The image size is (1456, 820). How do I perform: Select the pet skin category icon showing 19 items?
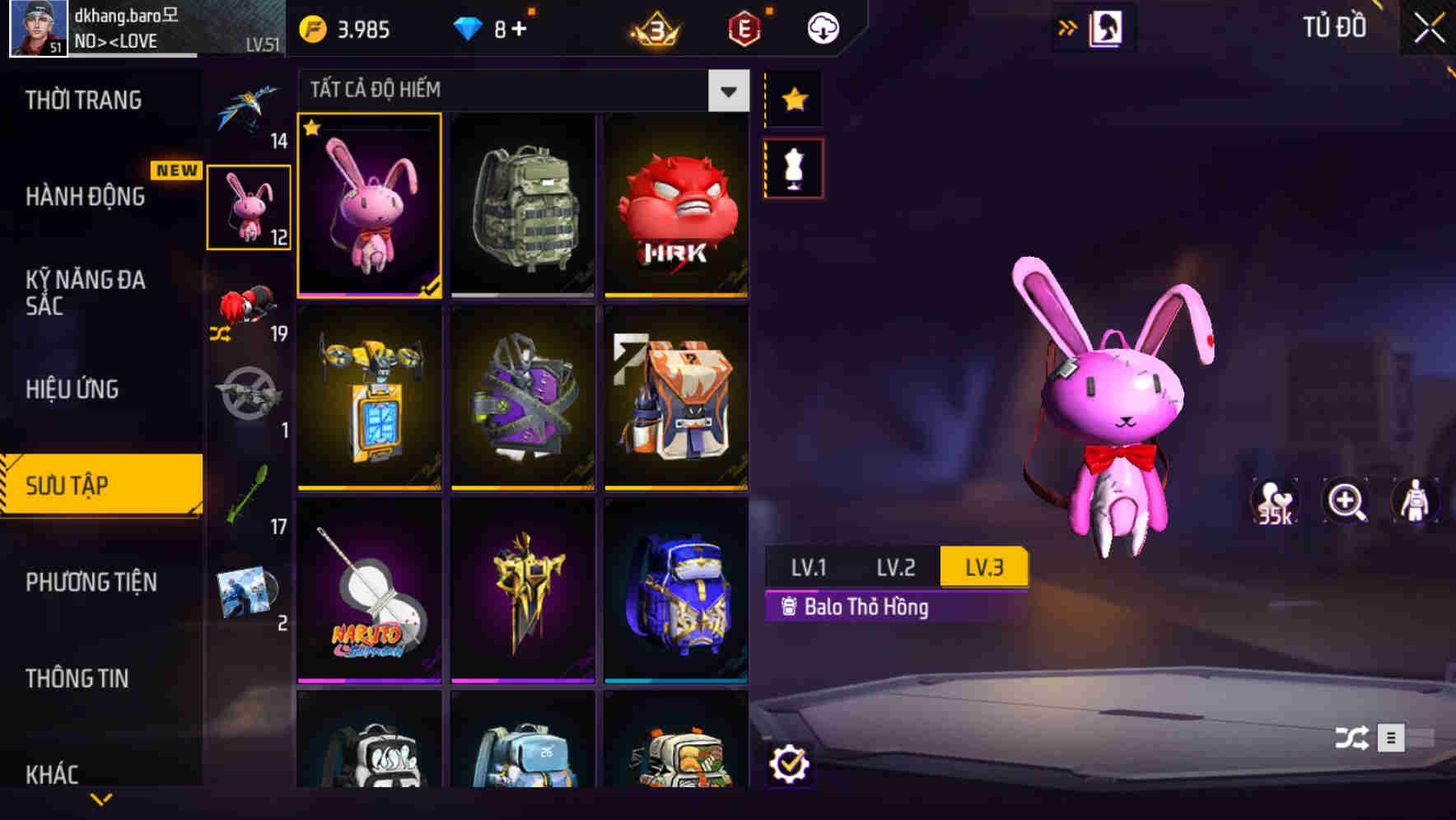pos(247,315)
